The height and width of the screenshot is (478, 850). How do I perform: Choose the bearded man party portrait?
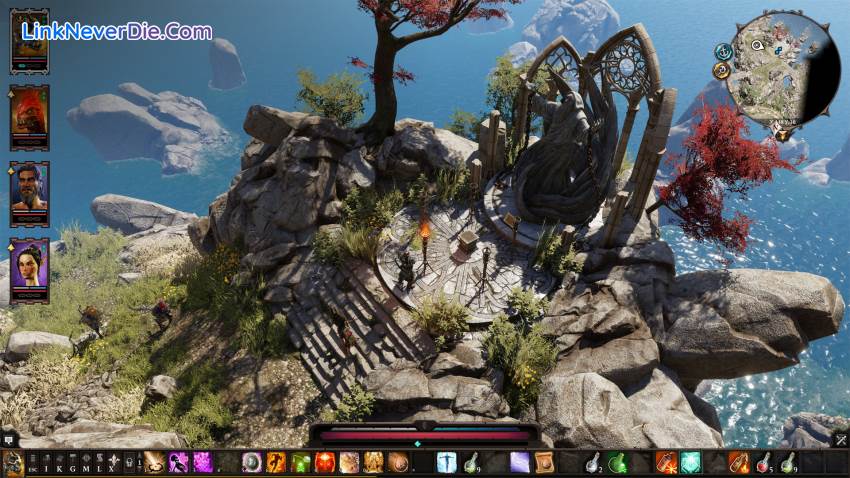coord(29,192)
